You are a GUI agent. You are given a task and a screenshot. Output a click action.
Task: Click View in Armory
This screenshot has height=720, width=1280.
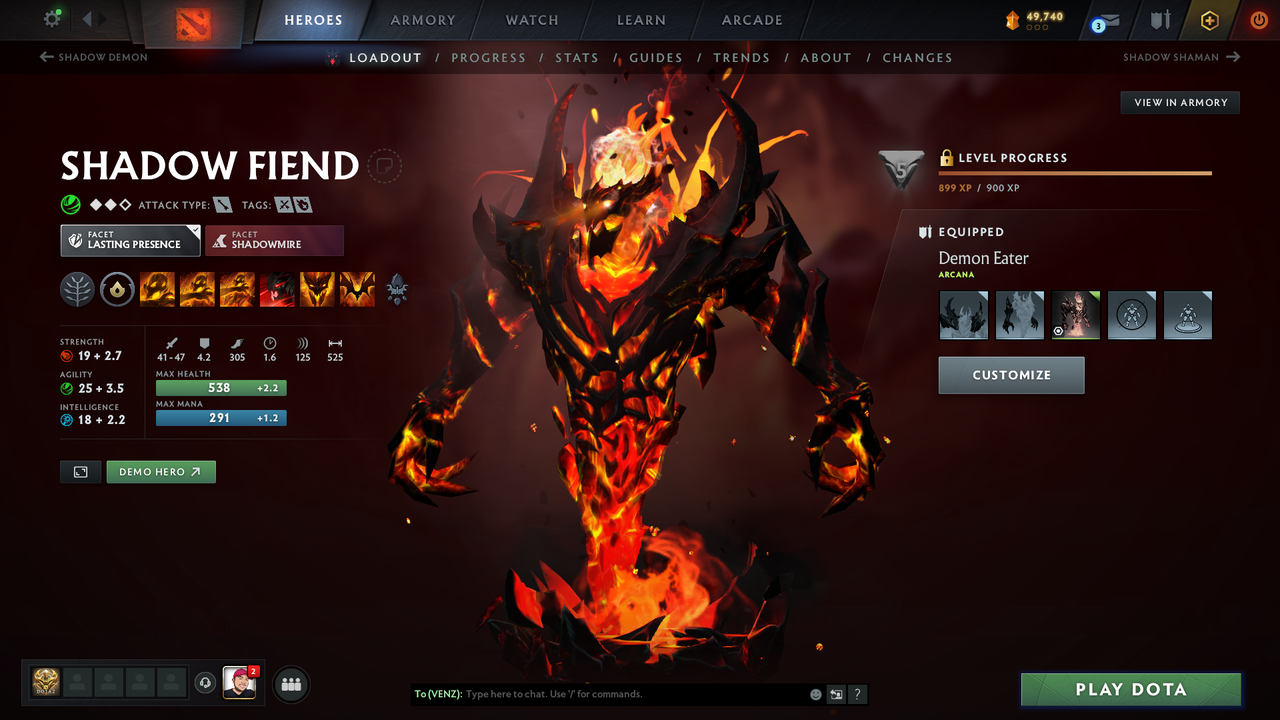click(1179, 102)
